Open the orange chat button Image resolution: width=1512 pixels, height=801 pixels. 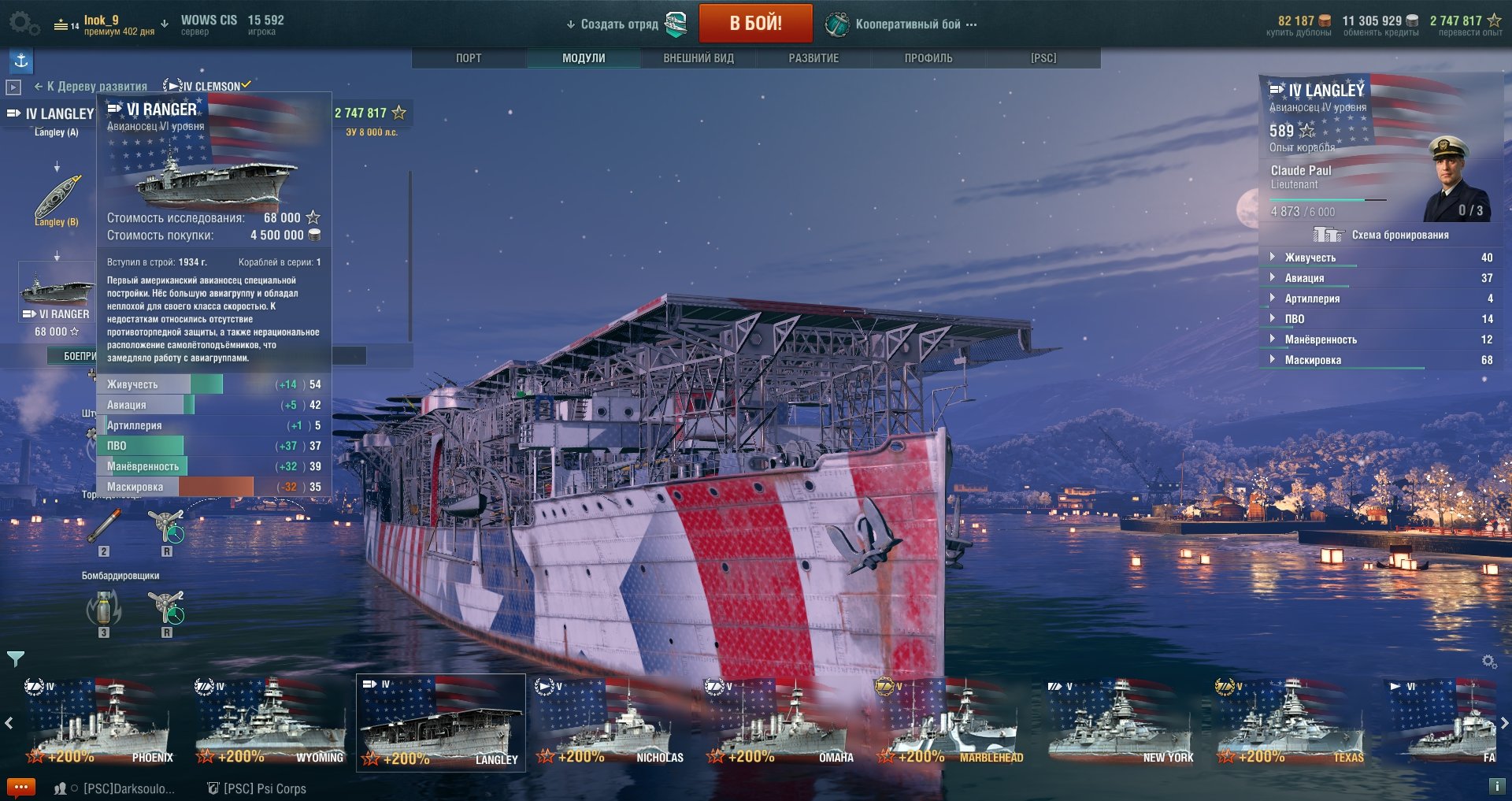[x=21, y=787]
